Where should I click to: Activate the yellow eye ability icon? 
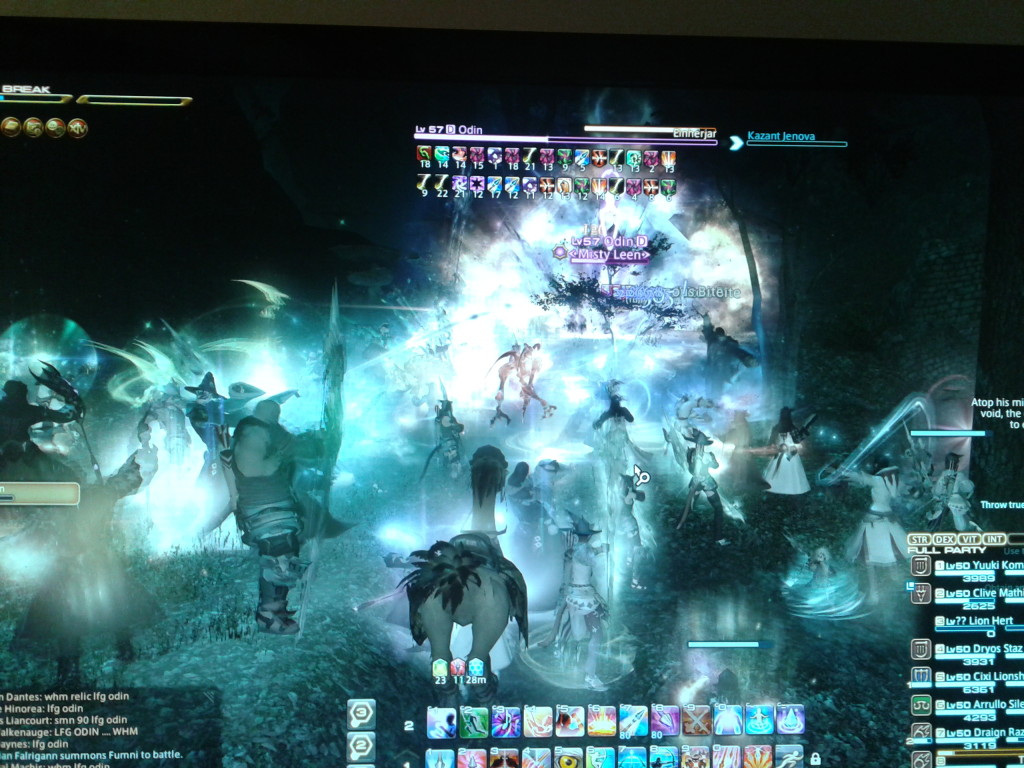[568, 758]
